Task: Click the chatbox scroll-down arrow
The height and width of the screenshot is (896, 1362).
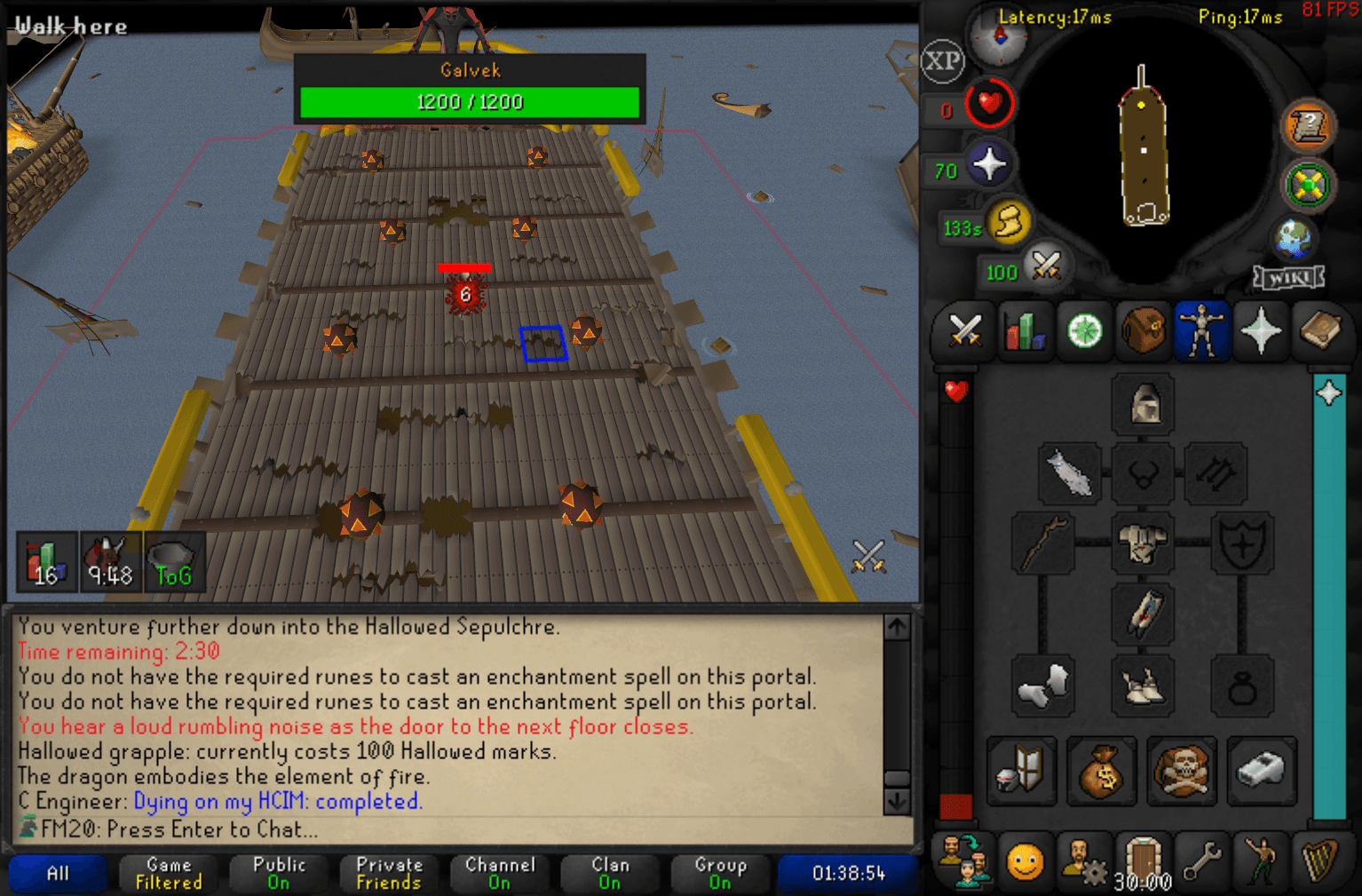Action: (897, 802)
